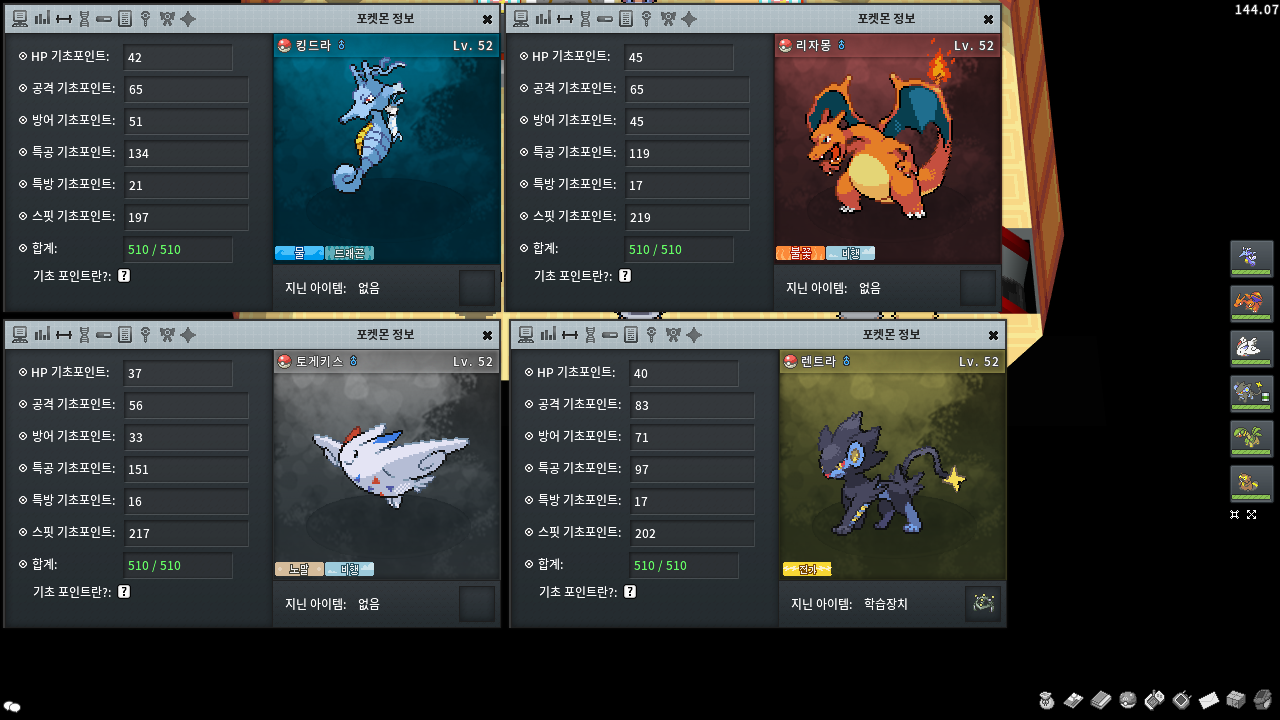Select the Luxray party slot in sidebar
Image resolution: width=1280 pixels, height=720 pixels.
point(1251,394)
